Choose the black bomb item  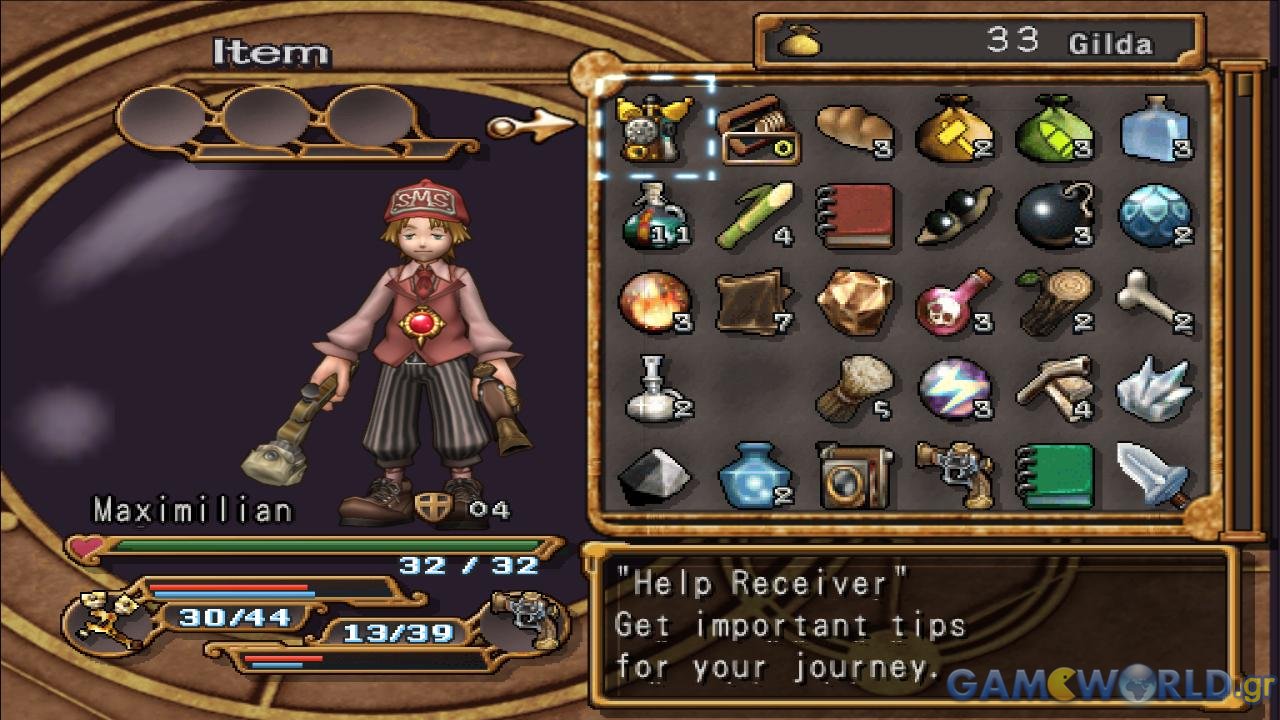pyautogui.click(x=1052, y=215)
